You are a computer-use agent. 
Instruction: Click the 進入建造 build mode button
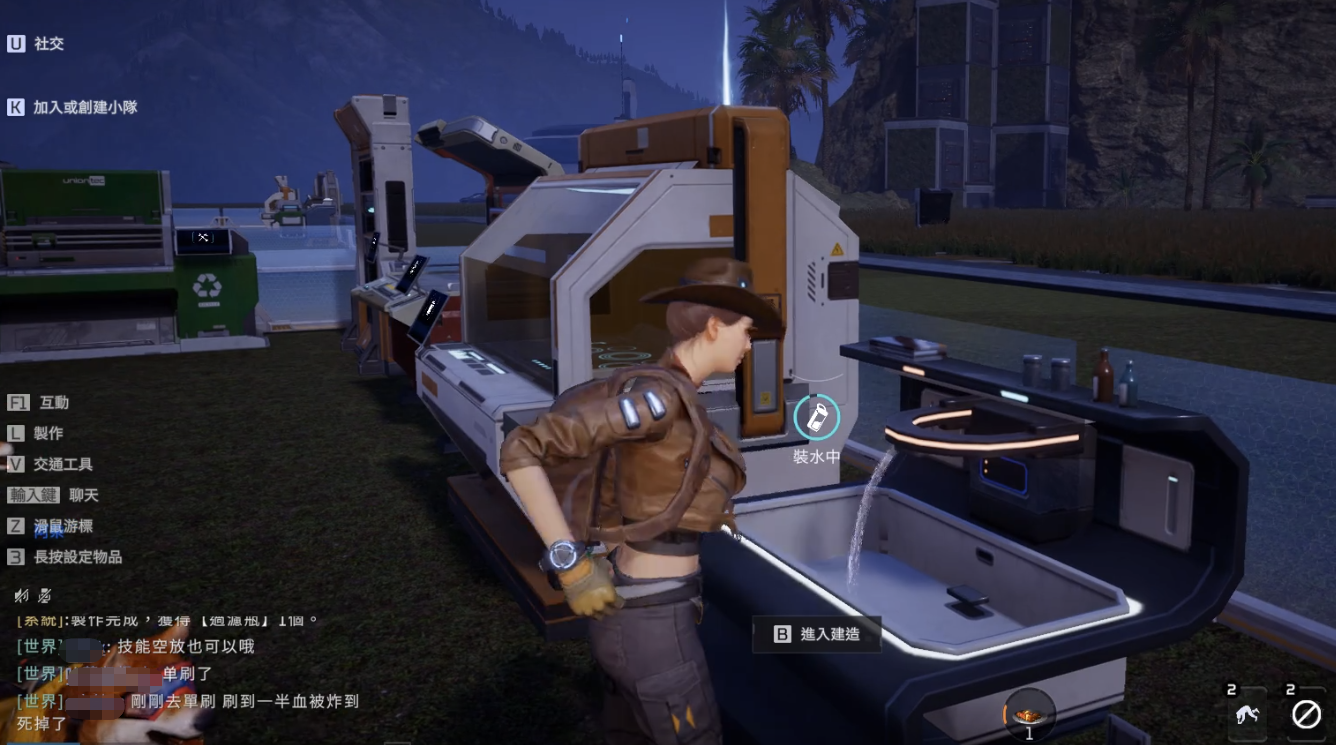click(817, 633)
